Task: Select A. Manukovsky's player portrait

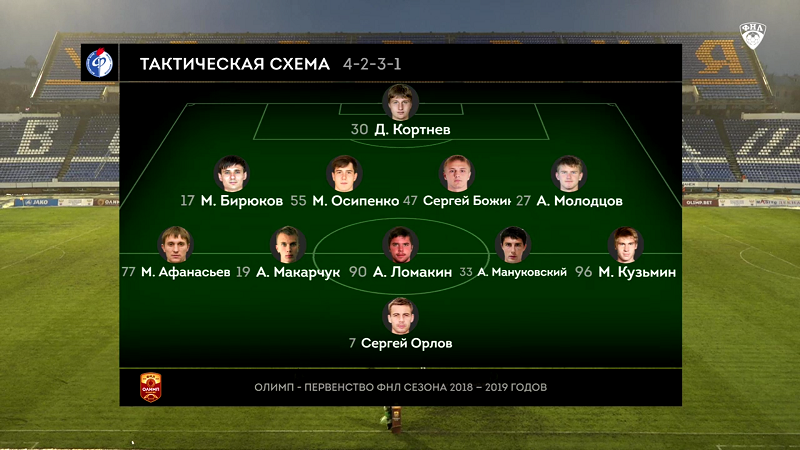Action: click(x=513, y=244)
